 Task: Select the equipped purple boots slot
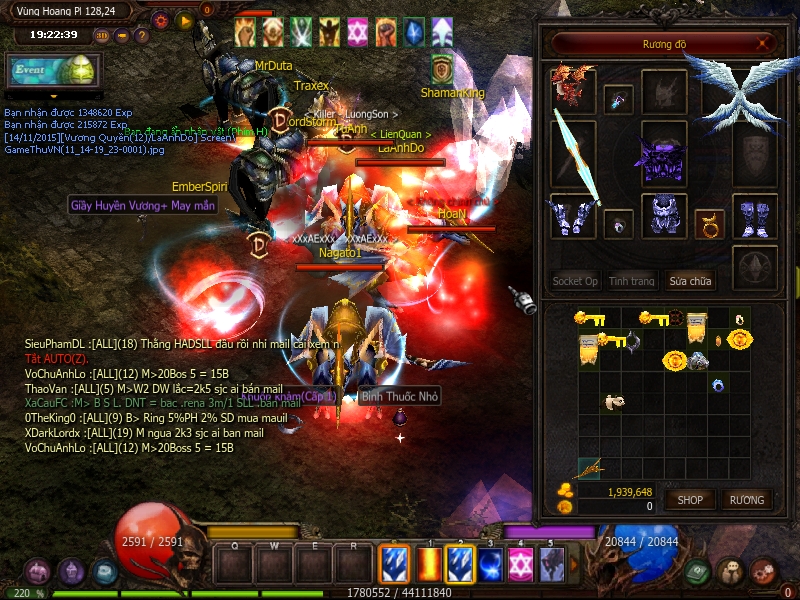(755, 215)
